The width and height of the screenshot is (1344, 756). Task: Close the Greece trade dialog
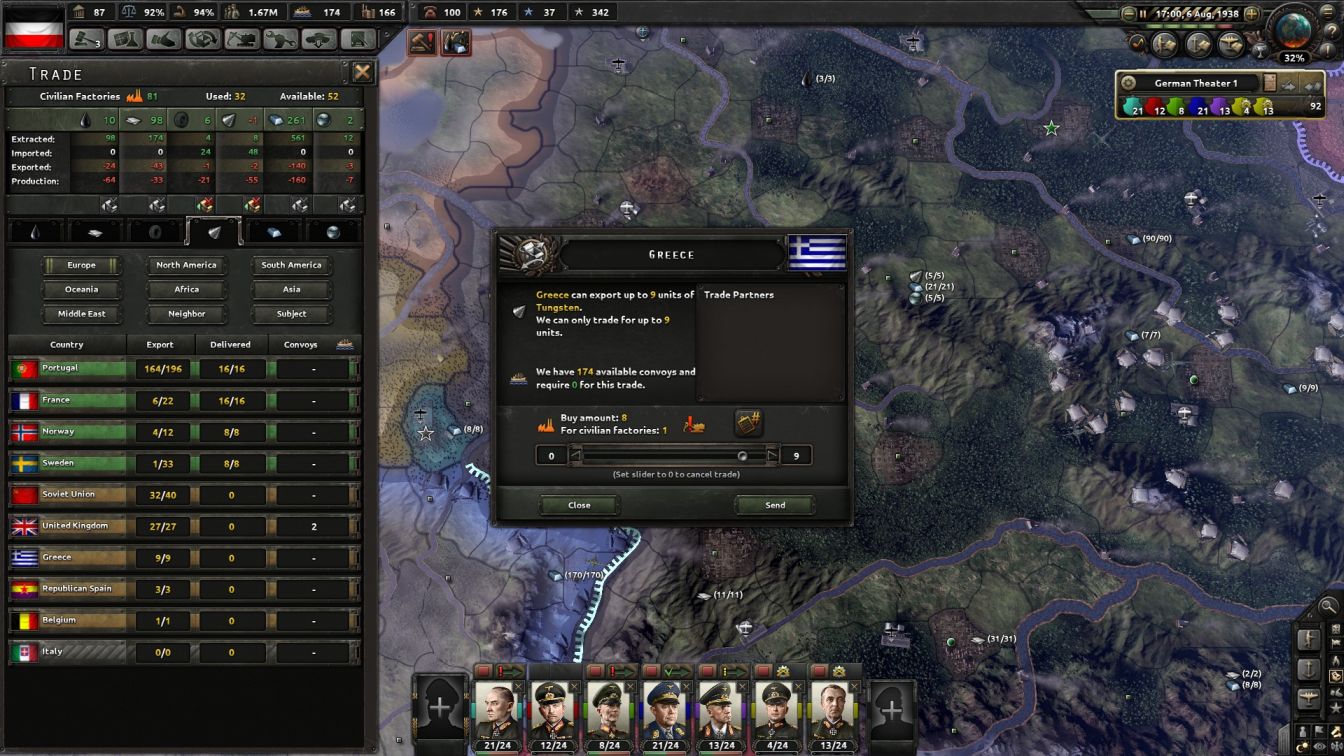click(x=579, y=505)
